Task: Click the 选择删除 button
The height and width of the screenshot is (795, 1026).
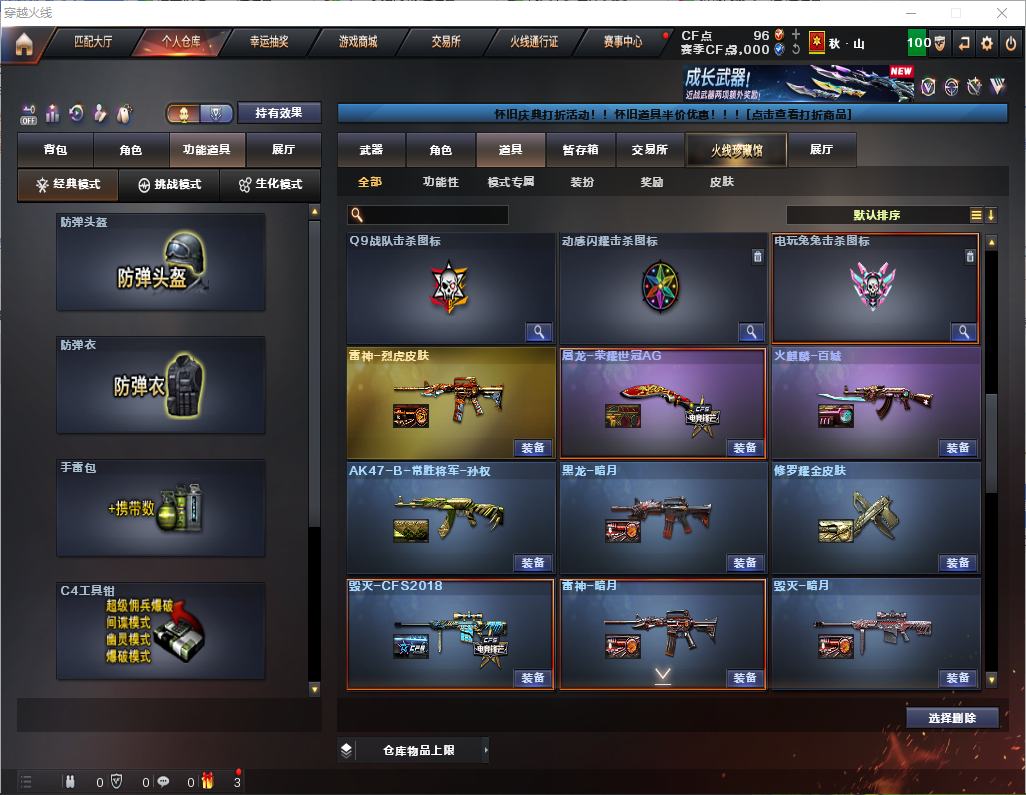Action: [952, 717]
